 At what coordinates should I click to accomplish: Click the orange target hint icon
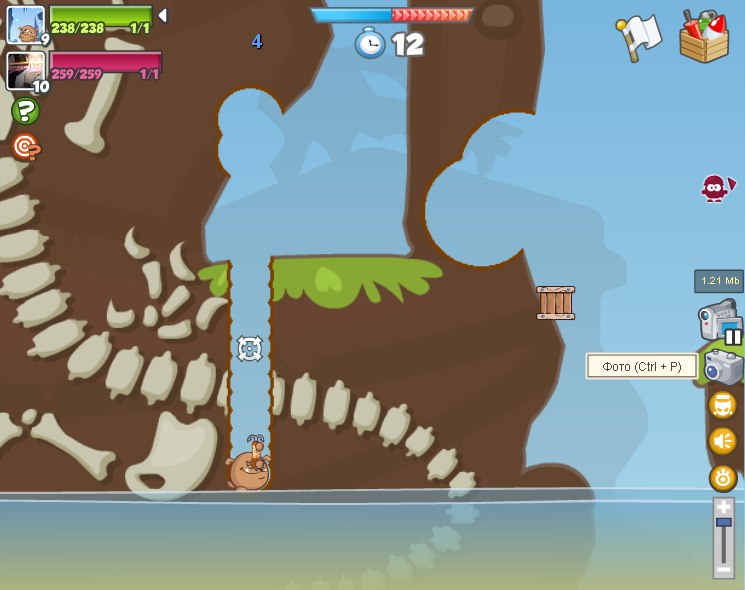coord(25,148)
